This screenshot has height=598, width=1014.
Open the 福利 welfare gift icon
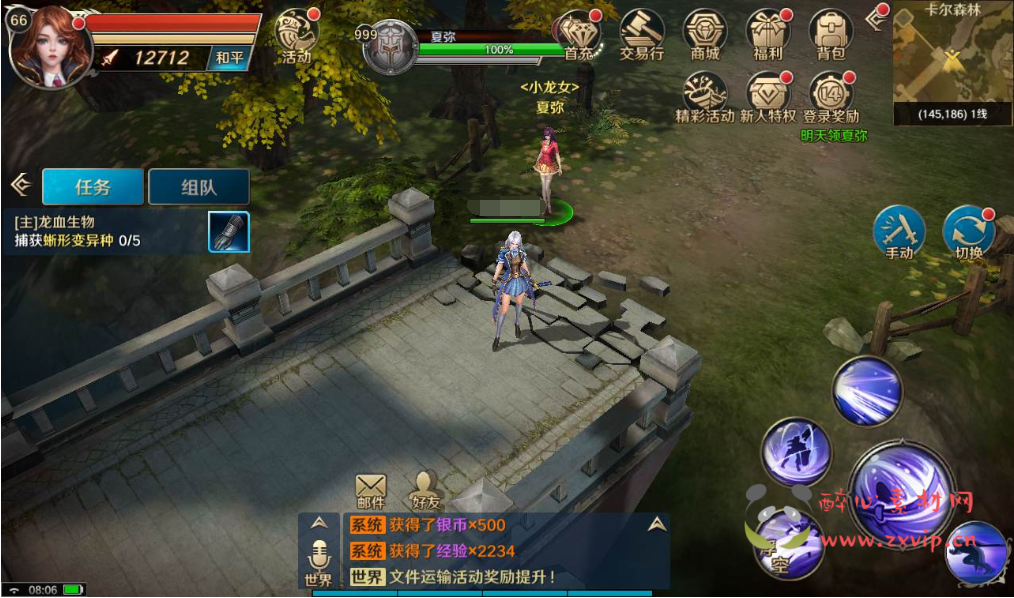[x=768, y=35]
